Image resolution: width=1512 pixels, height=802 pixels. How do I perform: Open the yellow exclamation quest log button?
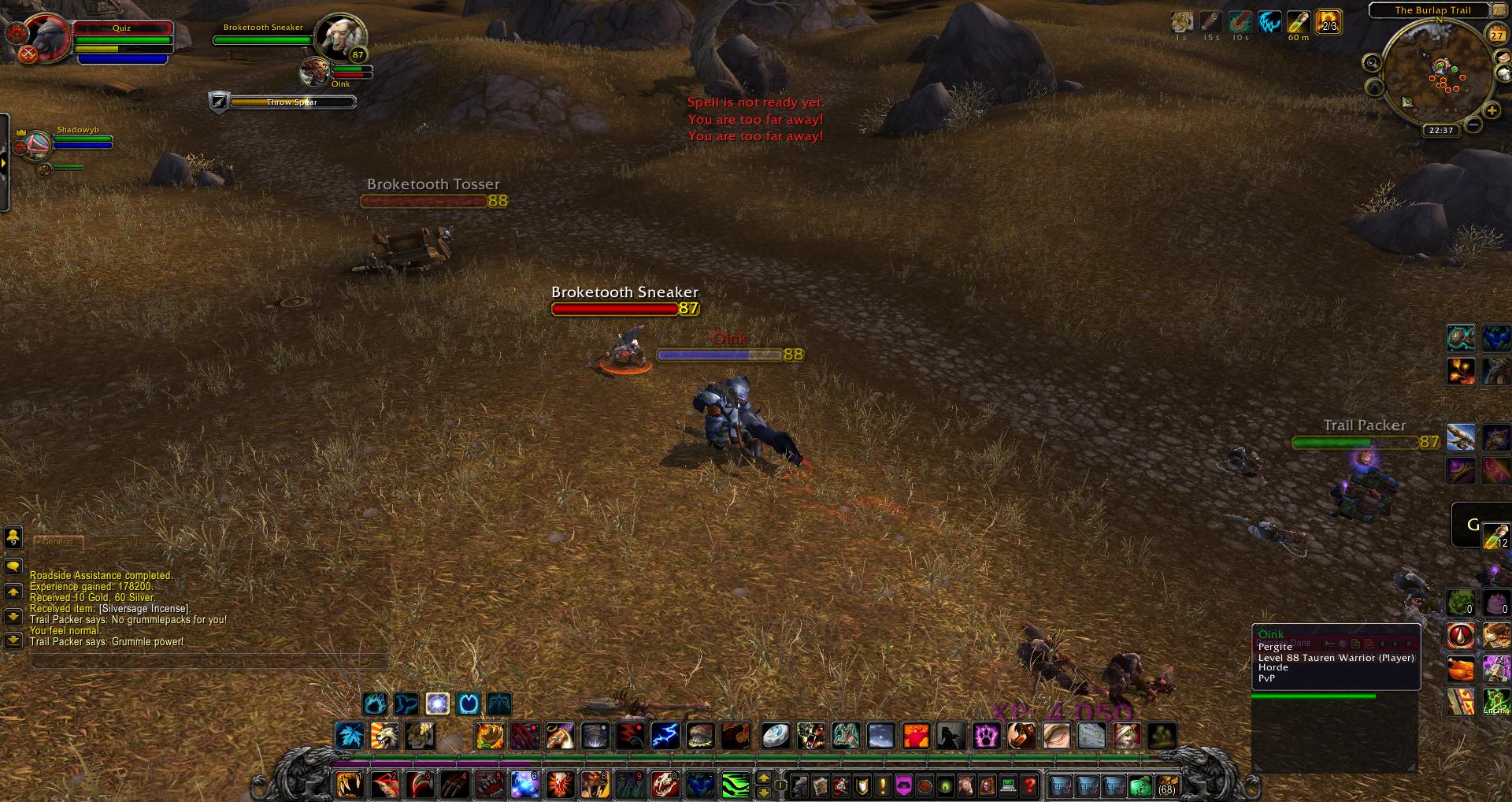(883, 785)
